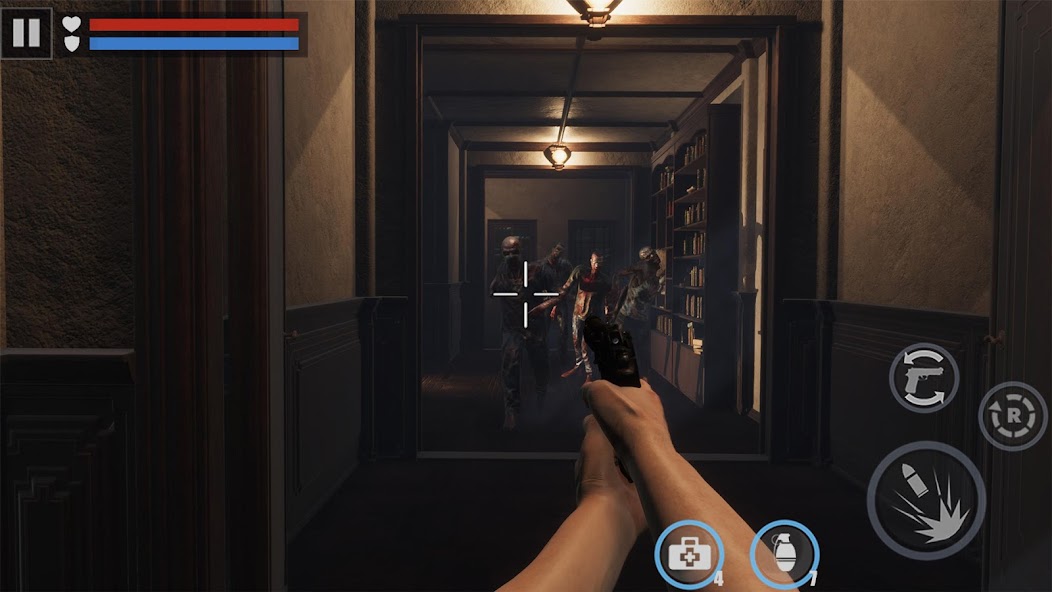The height and width of the screenshot is (592, 1052).
Task: Throw a grenade
Action: [784, 554]
